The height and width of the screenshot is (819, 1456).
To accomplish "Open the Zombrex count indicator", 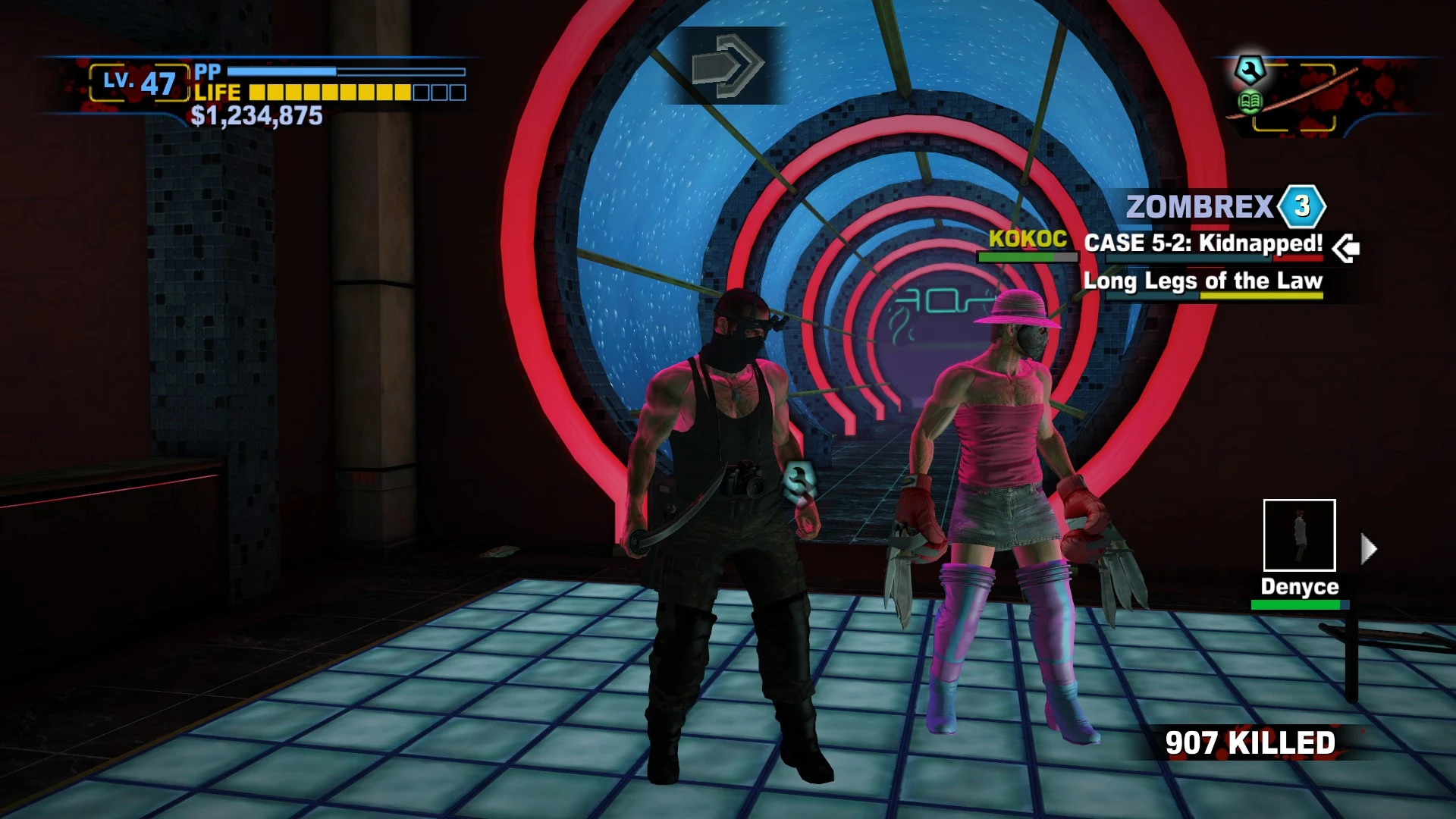I will (1301, 206).
